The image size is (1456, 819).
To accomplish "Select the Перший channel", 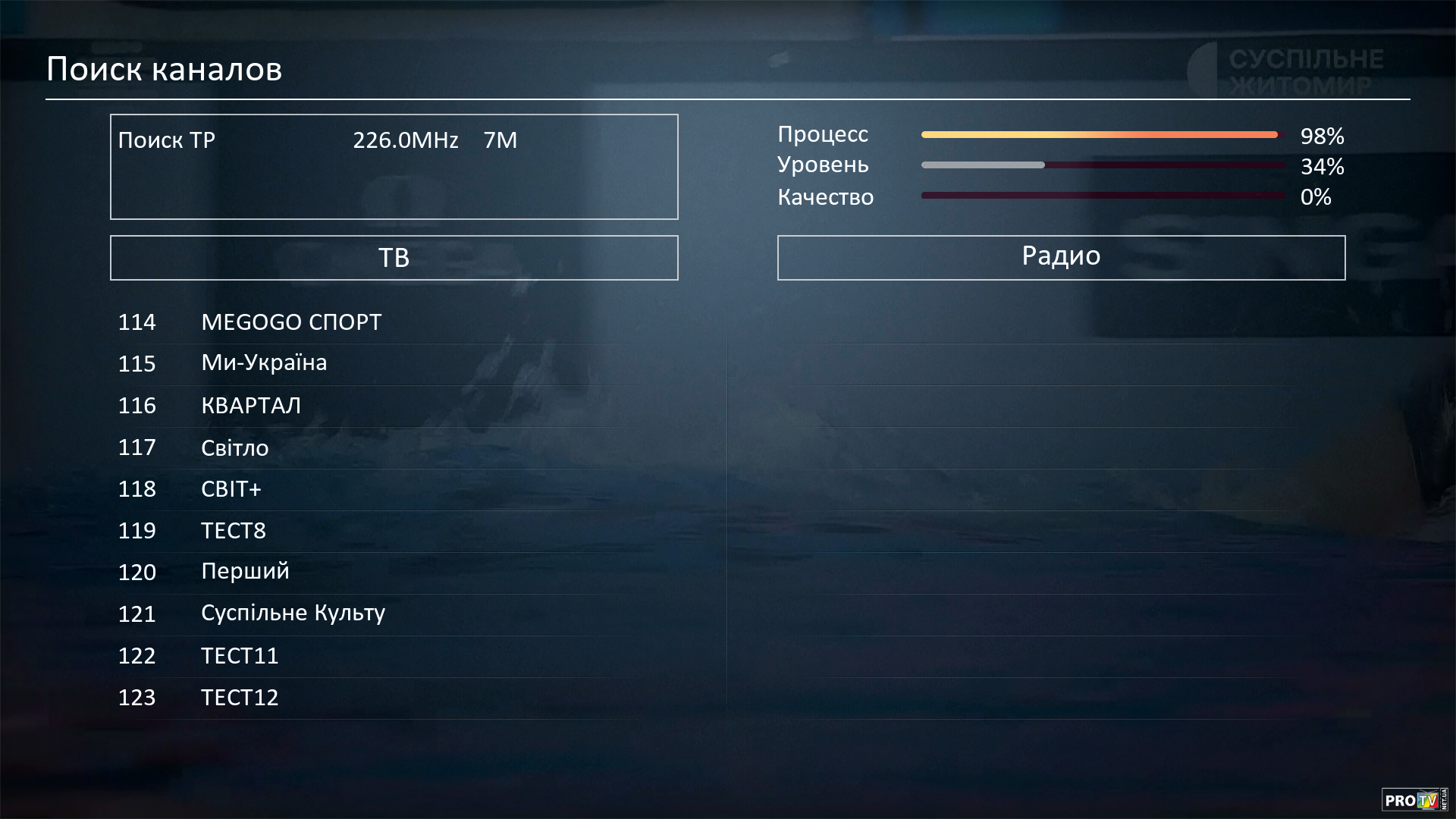I will coord(245,572).
